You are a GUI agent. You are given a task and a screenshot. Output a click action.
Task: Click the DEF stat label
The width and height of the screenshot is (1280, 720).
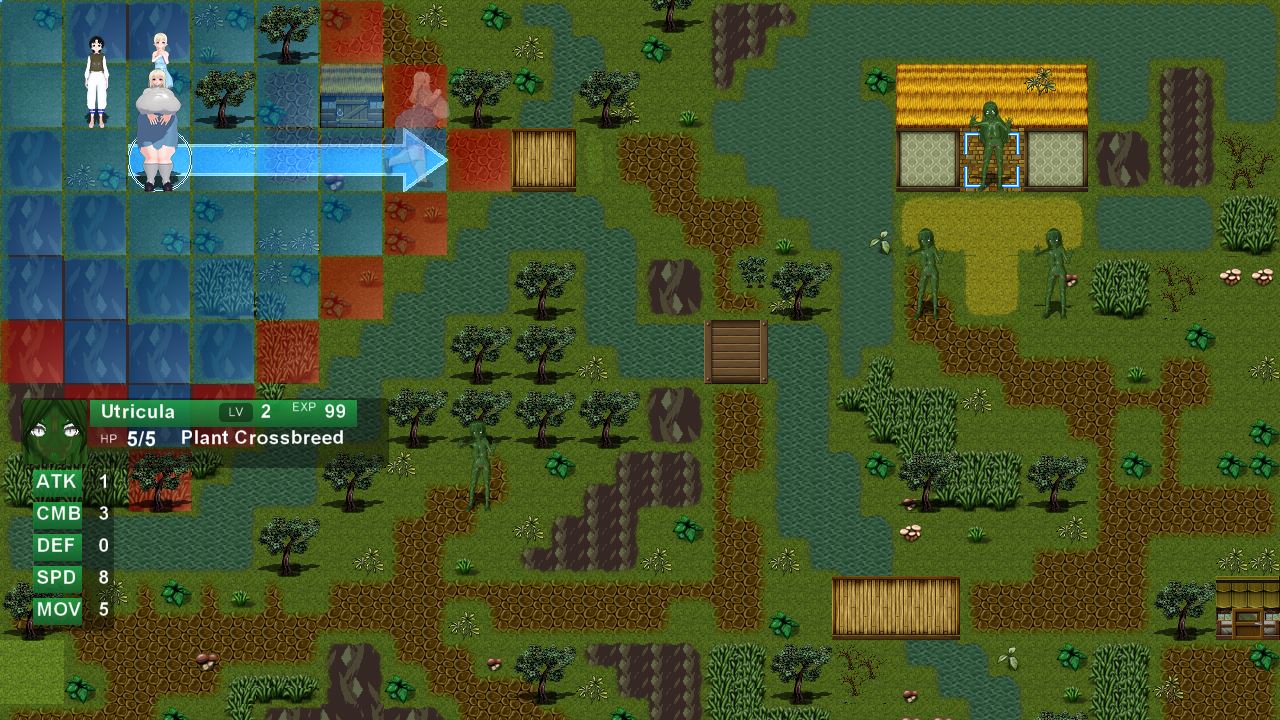tap(56, 545)
